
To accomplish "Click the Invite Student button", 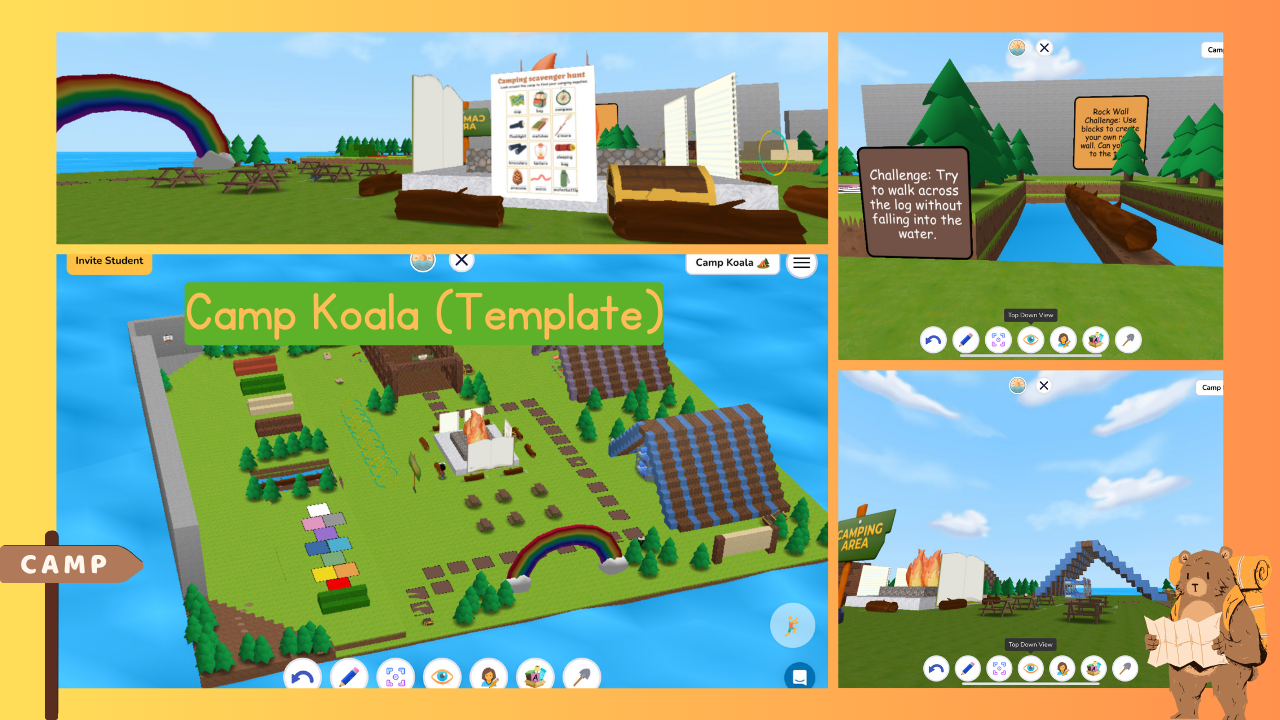I will (108, 261).
